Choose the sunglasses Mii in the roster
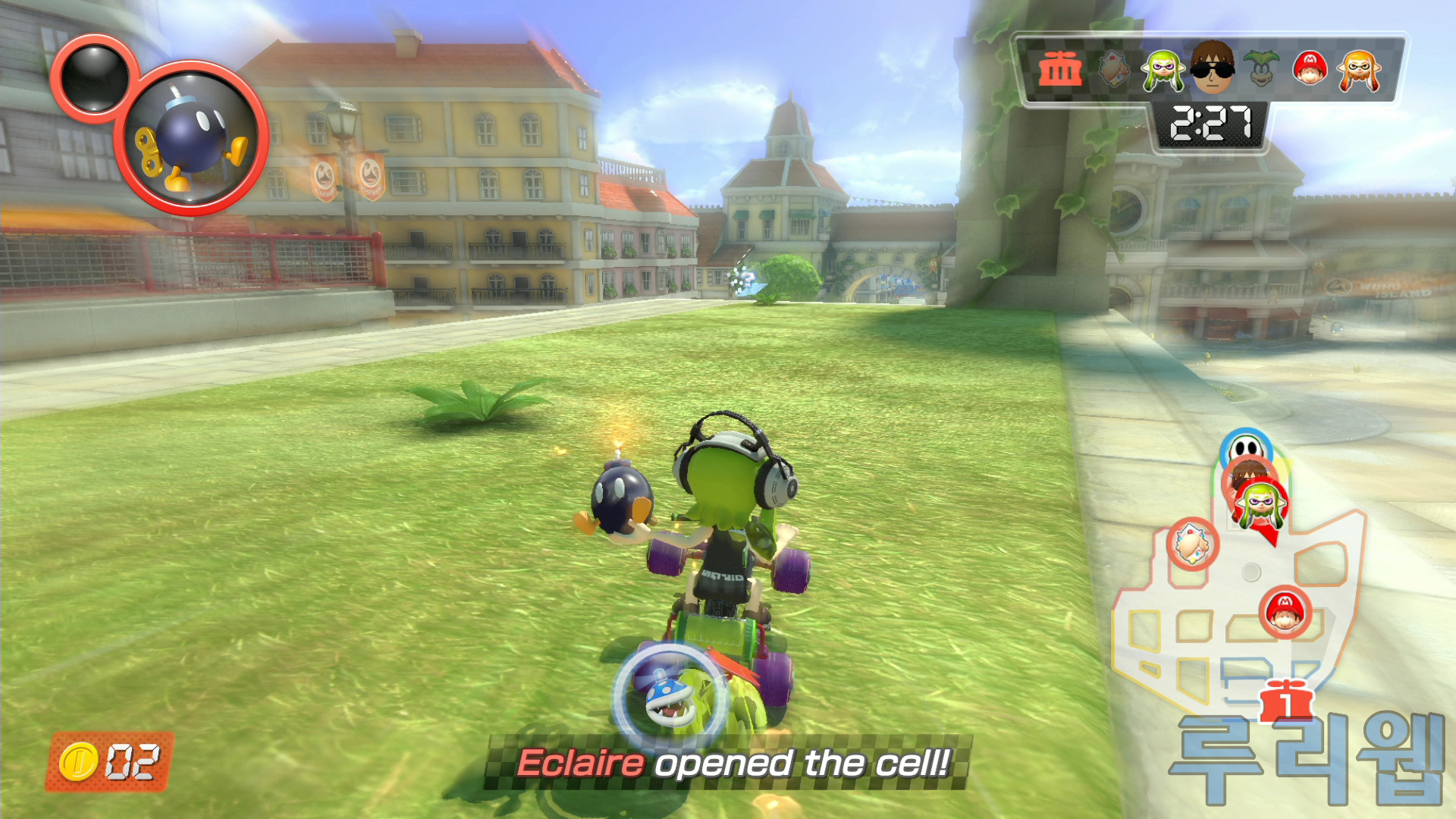 click(1212, 68)
